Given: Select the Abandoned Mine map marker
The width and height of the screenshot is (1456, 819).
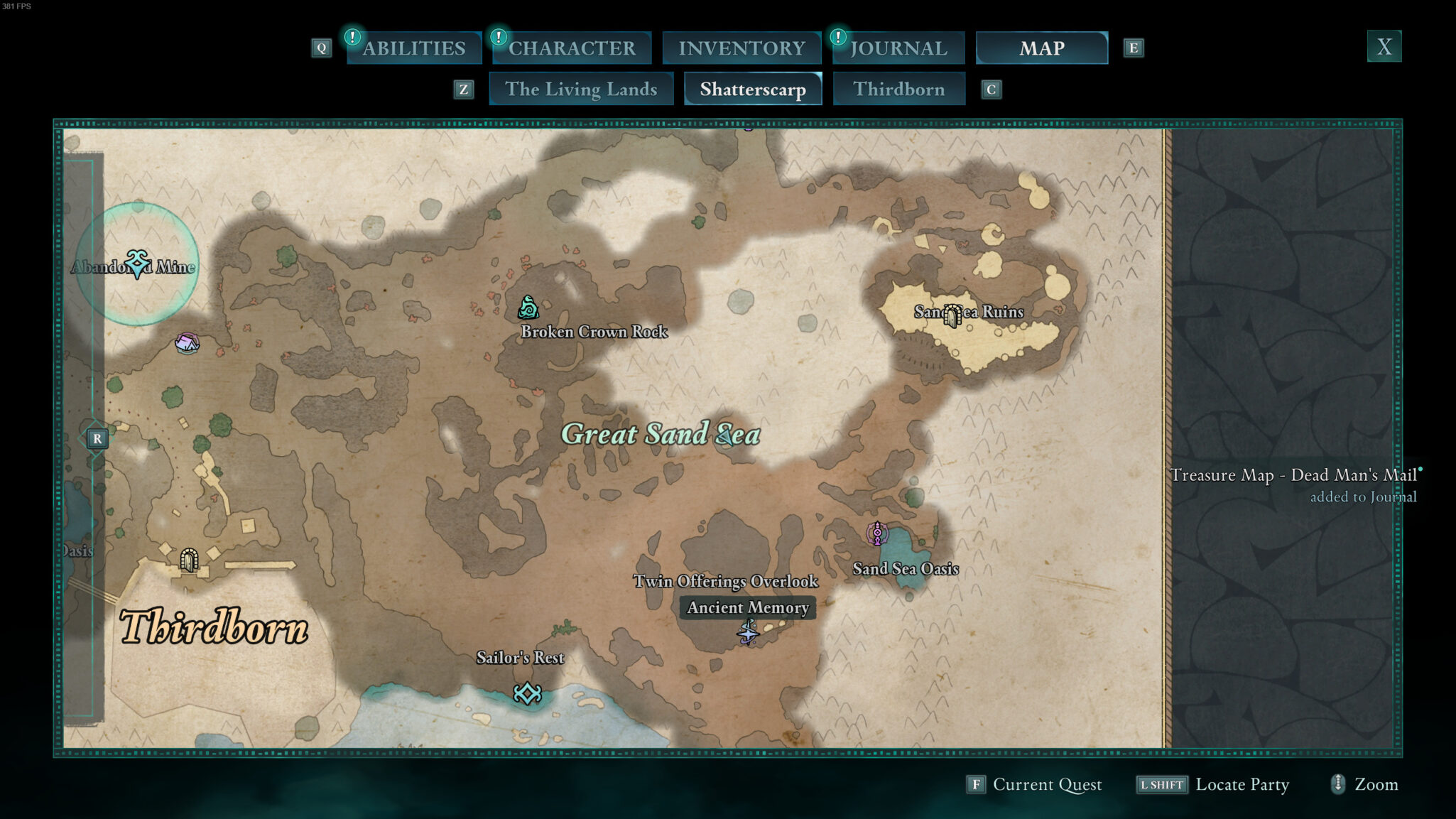Looking at the screenshot, I should pos(137,264).
